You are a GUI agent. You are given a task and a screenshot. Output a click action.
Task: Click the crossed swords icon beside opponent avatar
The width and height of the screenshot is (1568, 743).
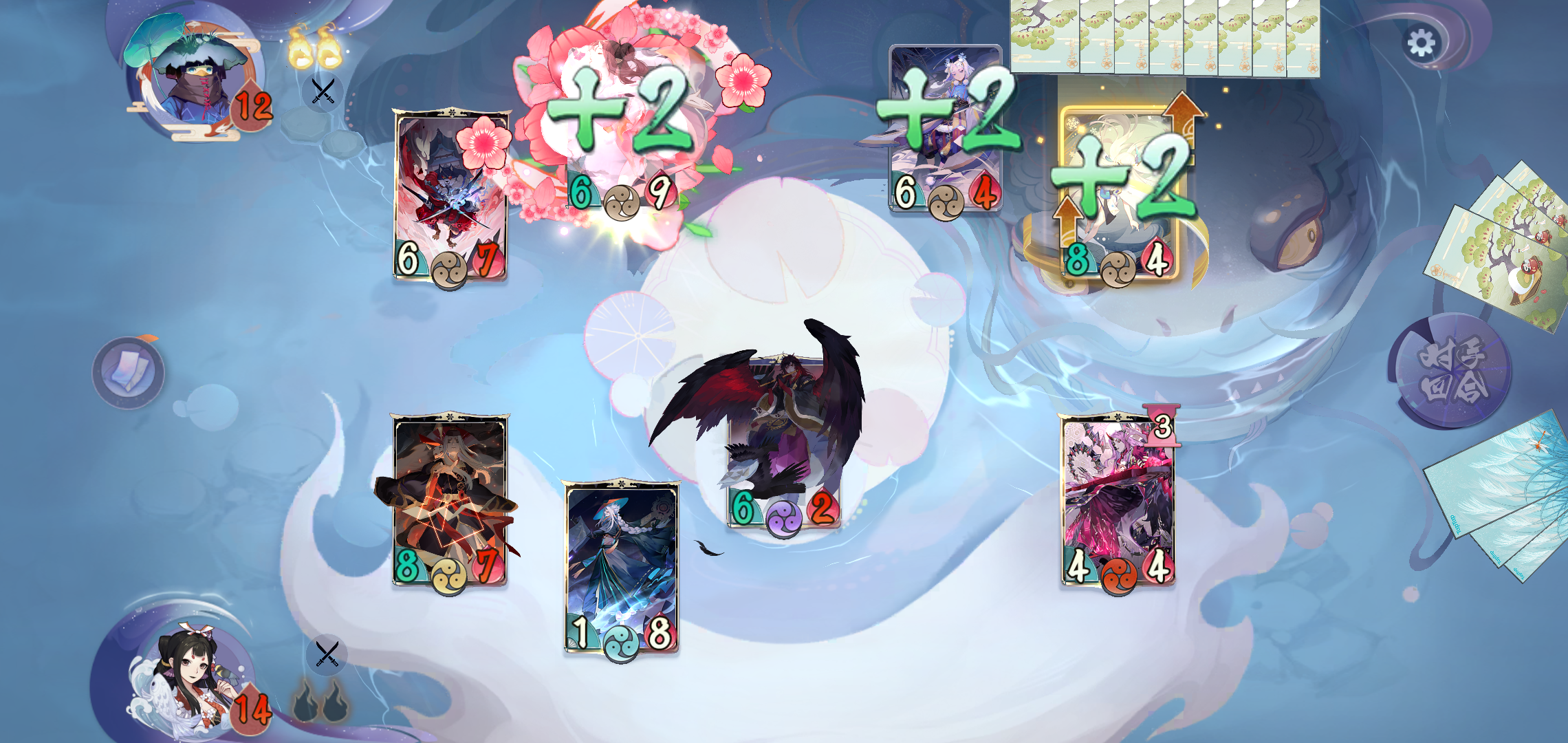pos(323,90)
